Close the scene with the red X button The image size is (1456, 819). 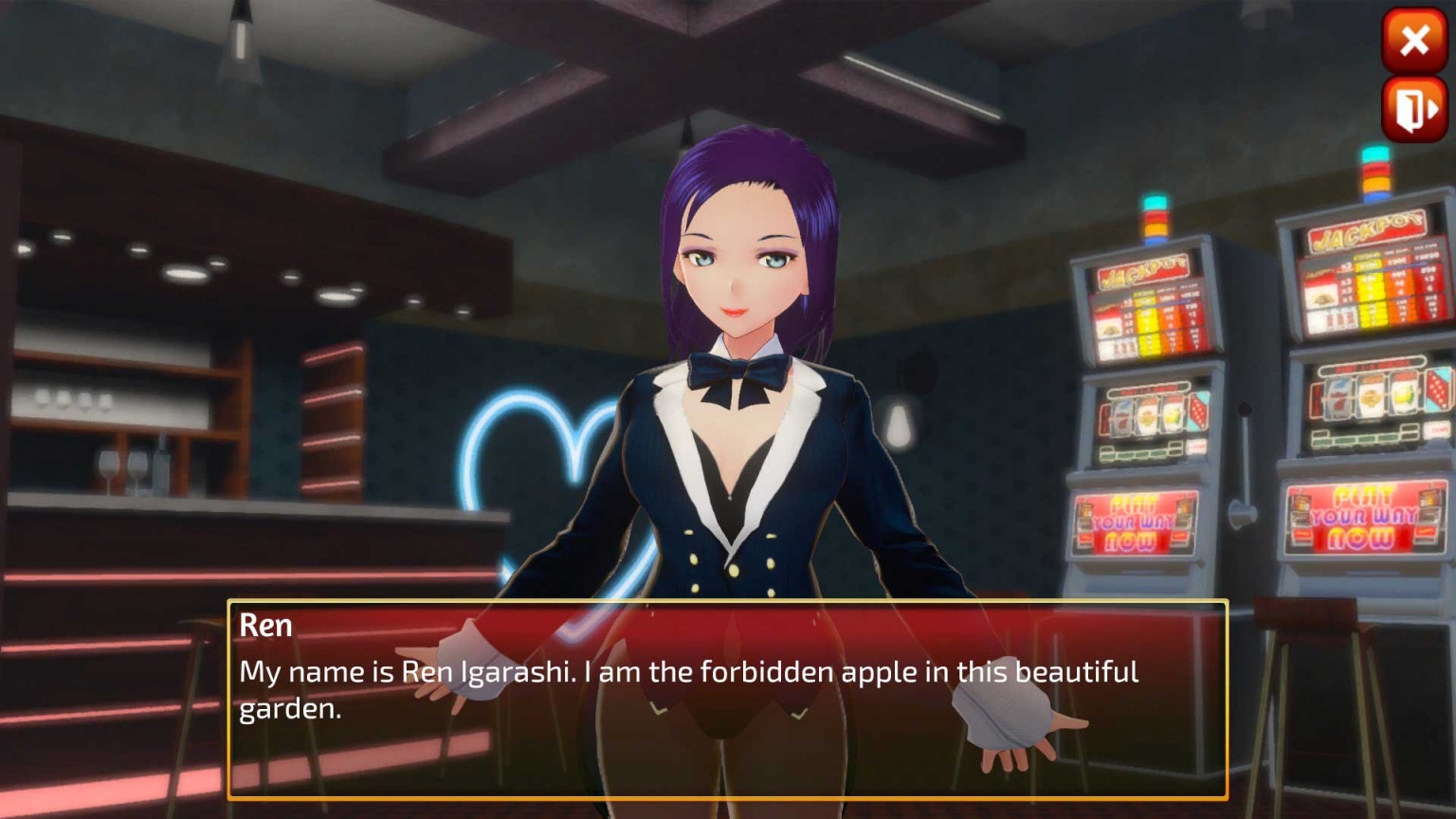(x=1414, y=40)
